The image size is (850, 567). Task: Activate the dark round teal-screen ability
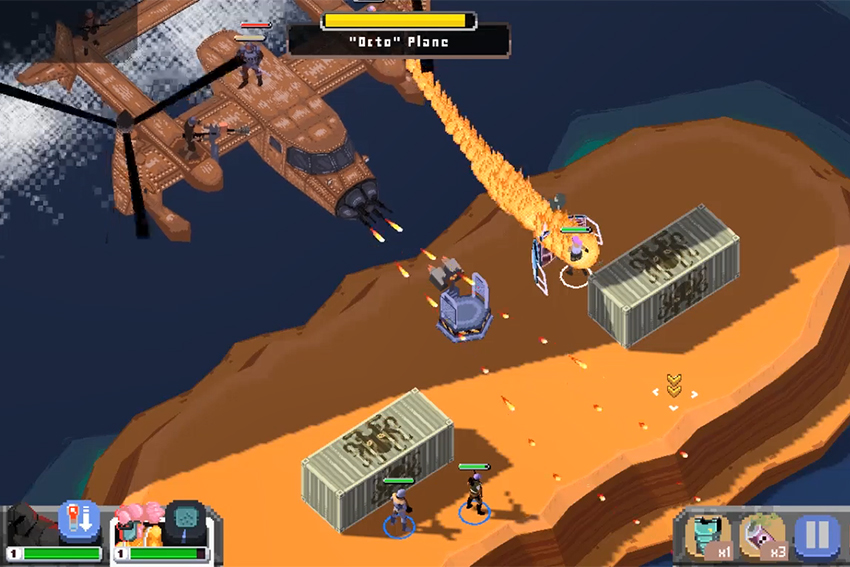pyautogui.click(x=186, y=521)
